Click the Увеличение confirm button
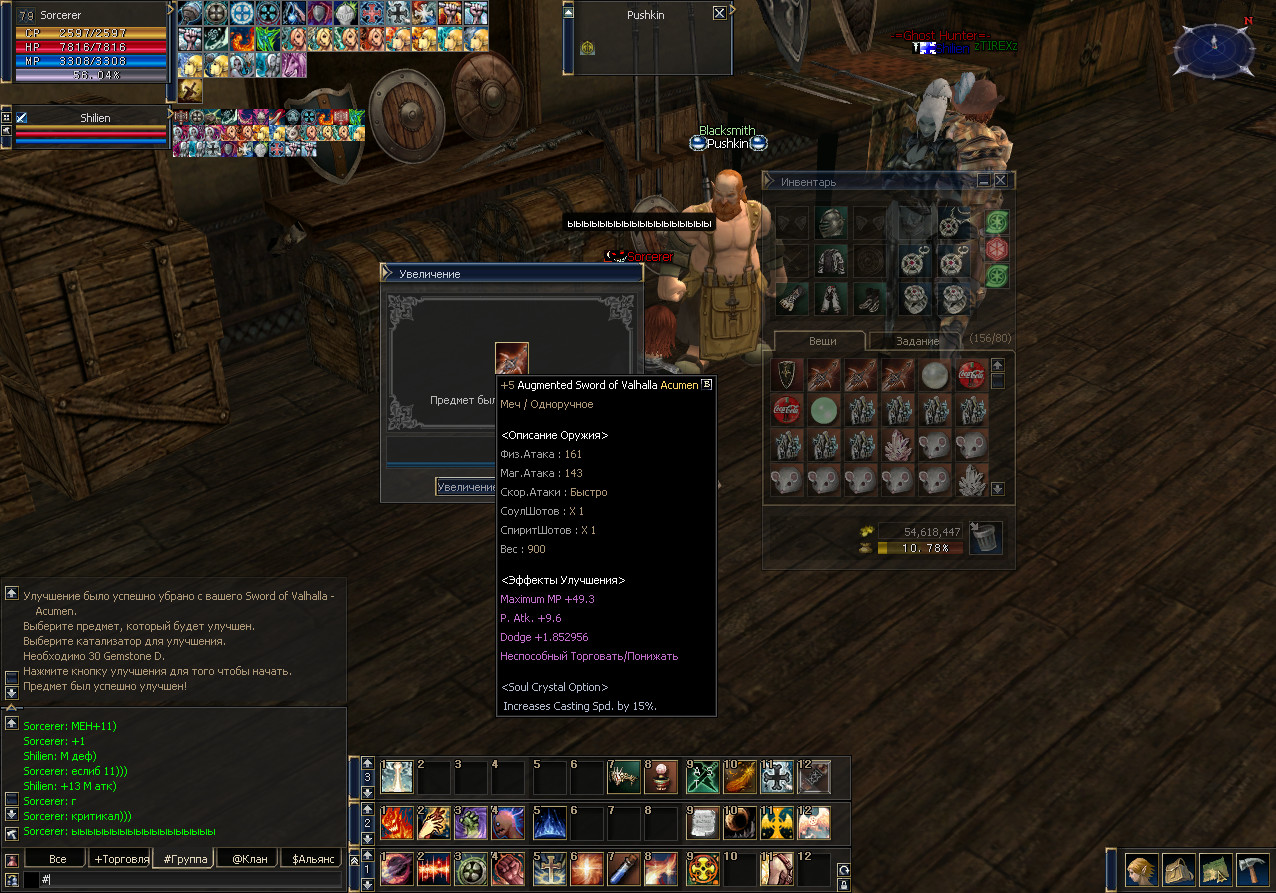Viewport: 1276px width, 893px height. point(467,487)
